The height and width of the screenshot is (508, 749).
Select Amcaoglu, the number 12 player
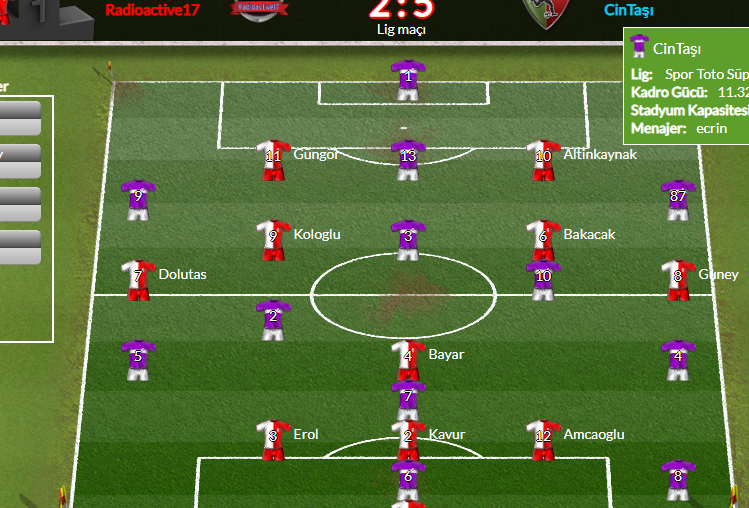pyautogui.click(x=542, y=439)
